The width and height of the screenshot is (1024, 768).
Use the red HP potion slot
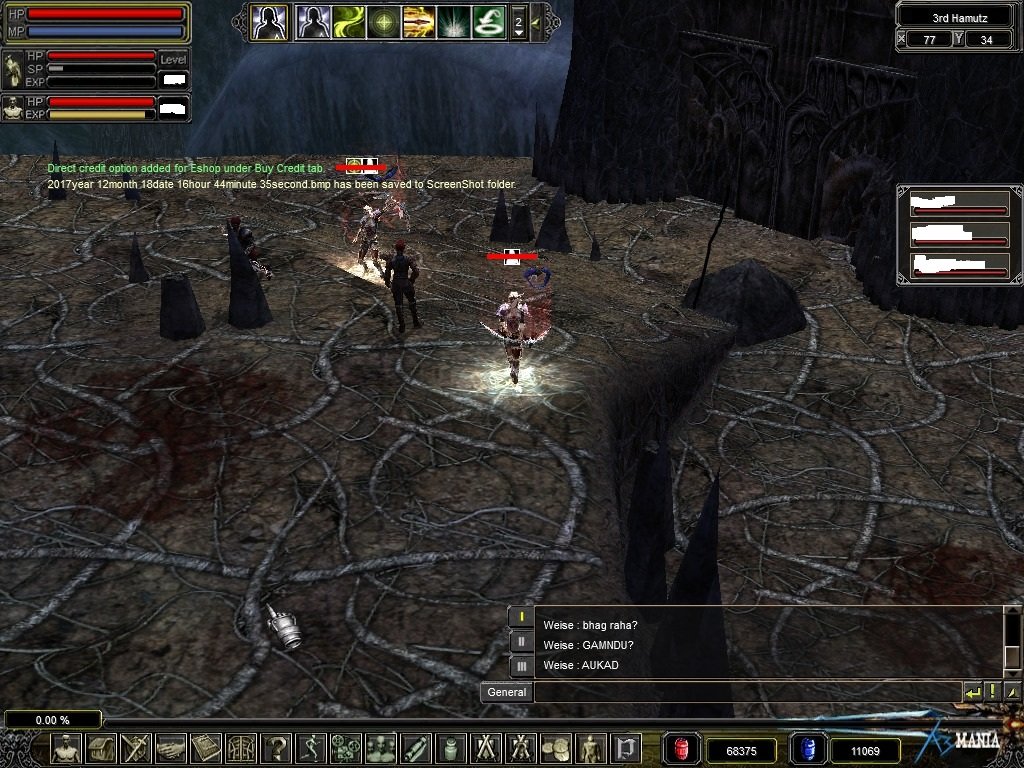[x=682, y=748]
